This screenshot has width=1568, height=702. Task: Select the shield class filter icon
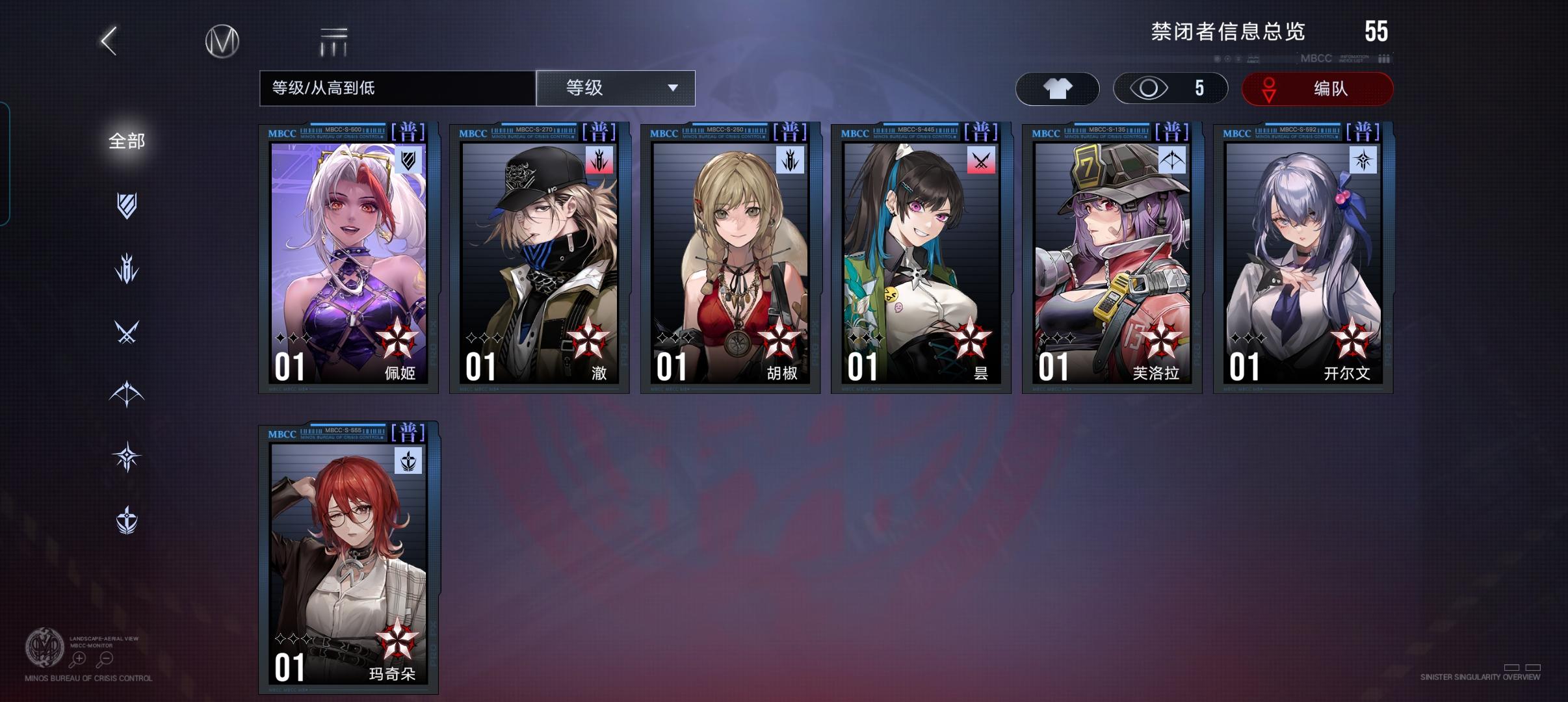tap(127, 205)
